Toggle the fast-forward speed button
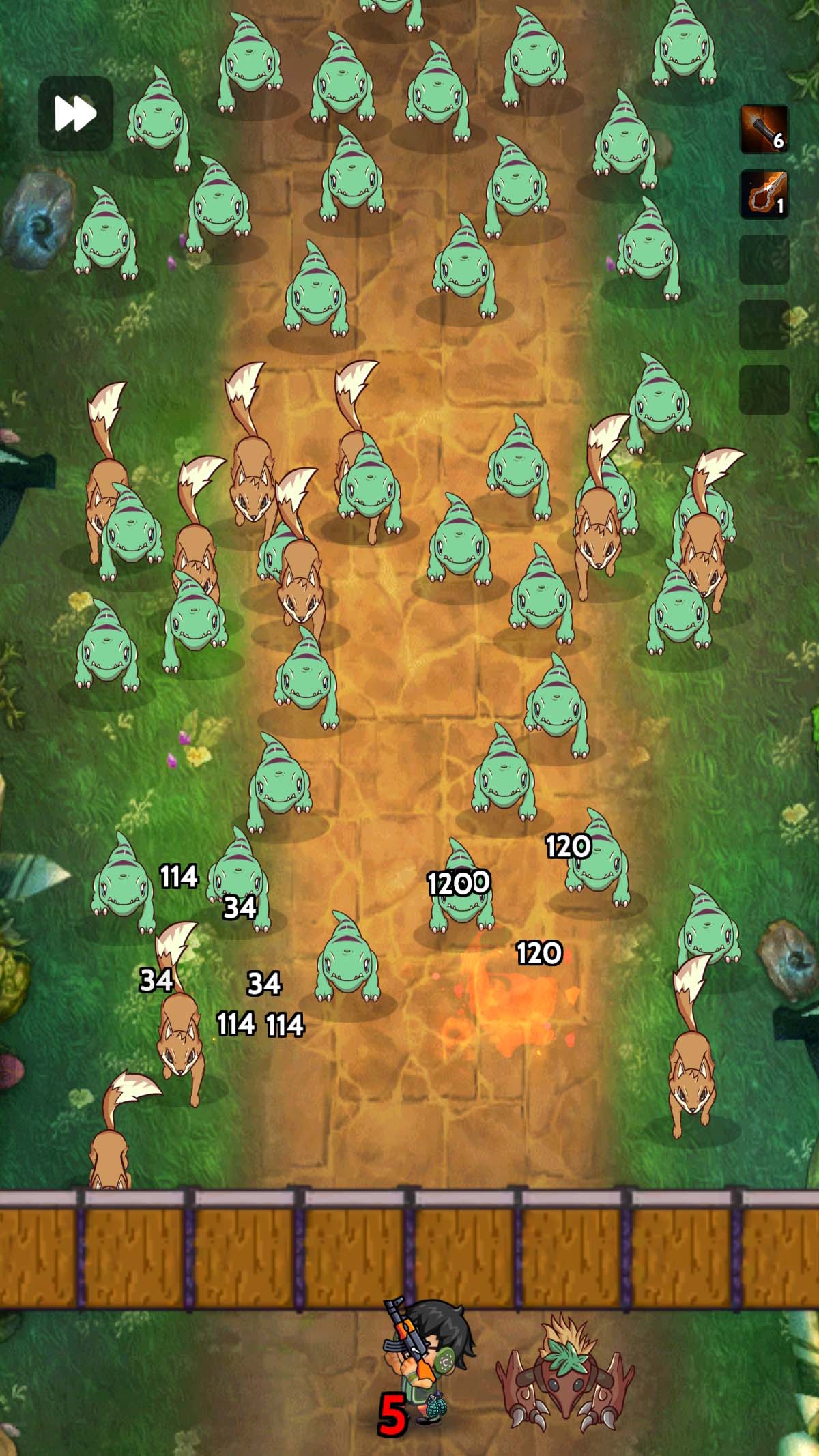 pyautogui.click(x=75, y=113)
